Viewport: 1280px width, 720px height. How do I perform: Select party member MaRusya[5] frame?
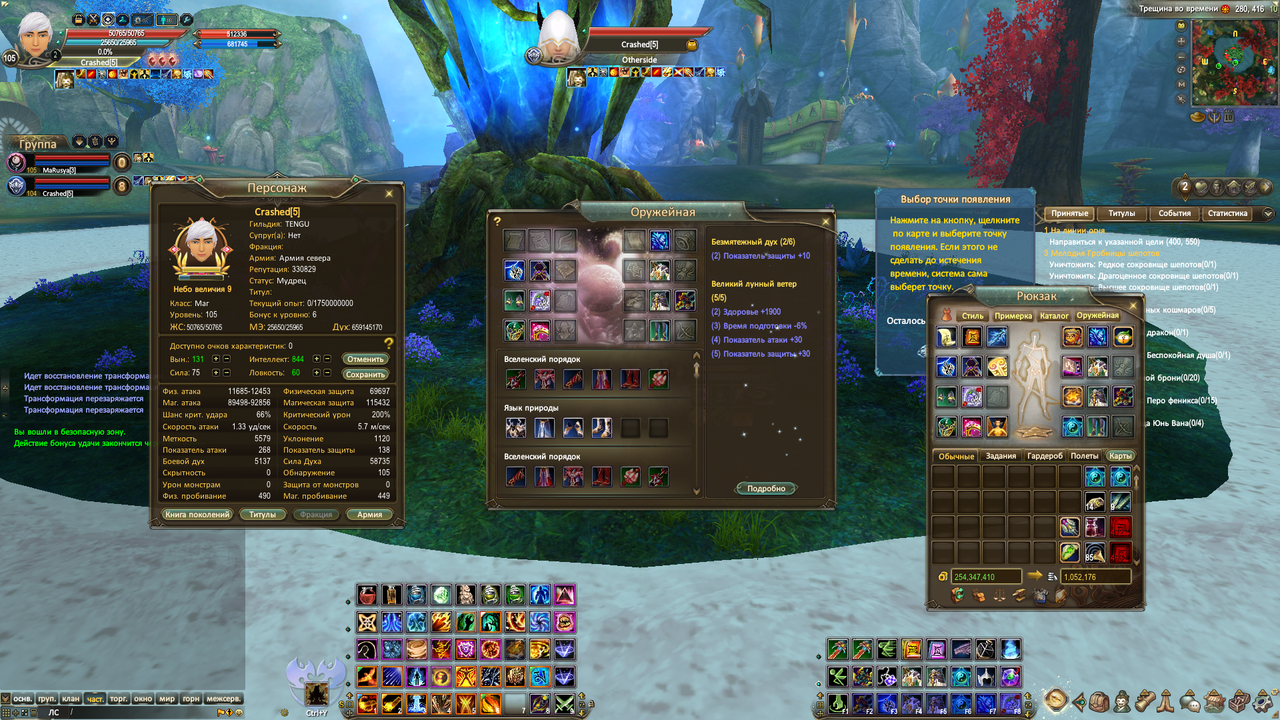coord(60,163)
